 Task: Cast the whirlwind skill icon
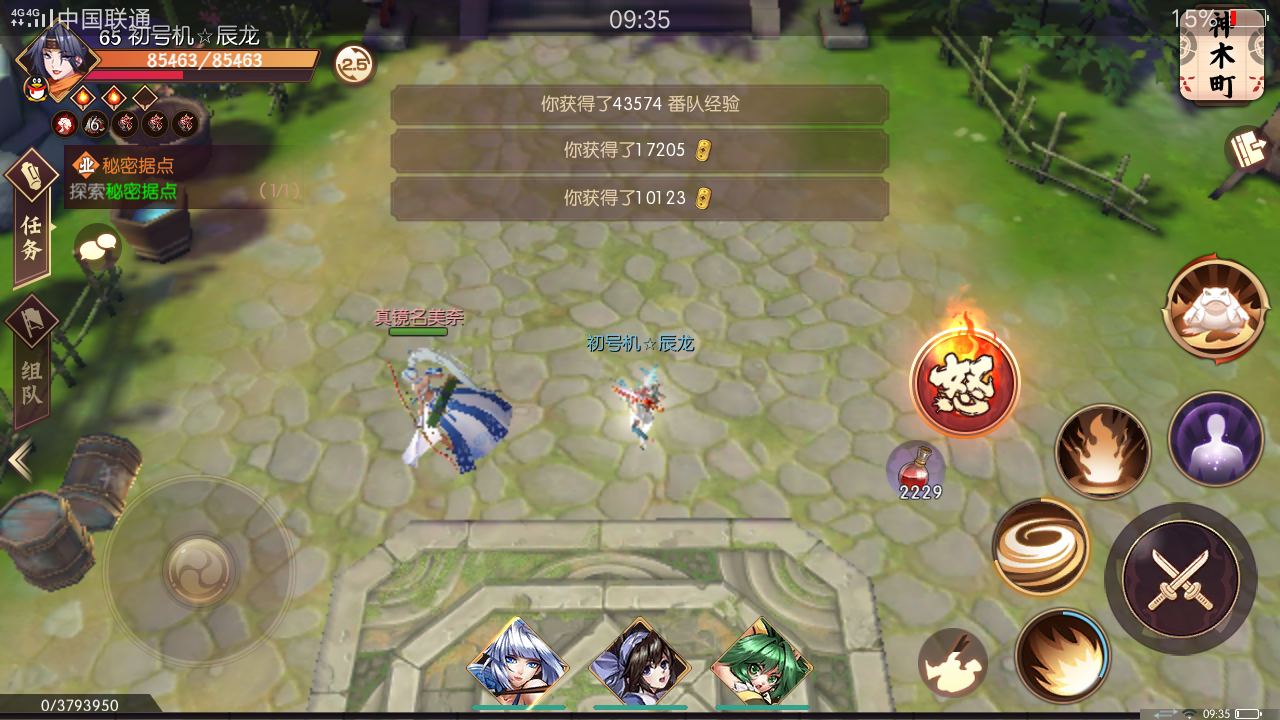(x=1040, y=545)
